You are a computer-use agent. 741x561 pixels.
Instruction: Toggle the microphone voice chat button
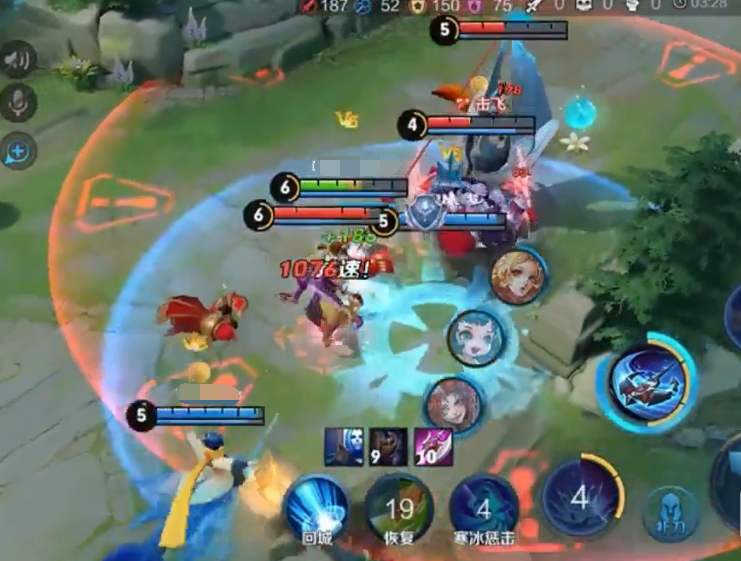tap(17, 103)
